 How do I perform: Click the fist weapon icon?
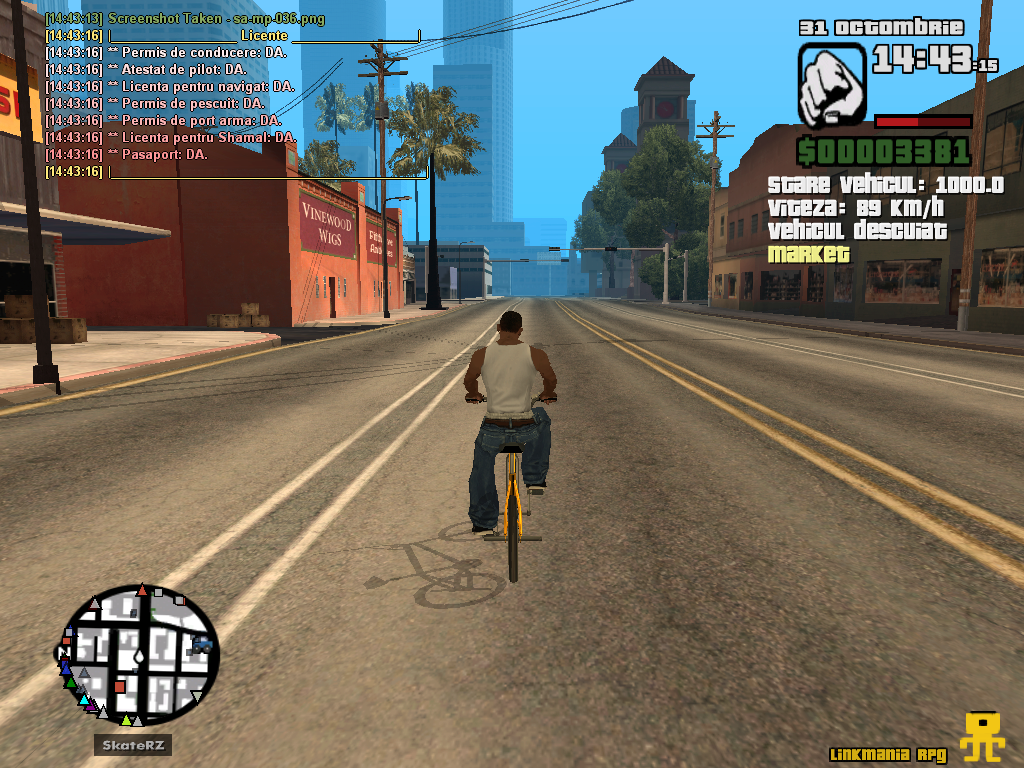[832, 84]
